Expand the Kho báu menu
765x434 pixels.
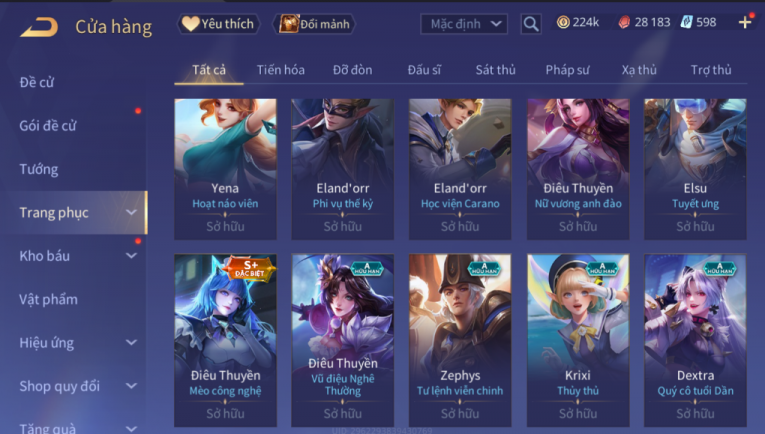[131, 256]
